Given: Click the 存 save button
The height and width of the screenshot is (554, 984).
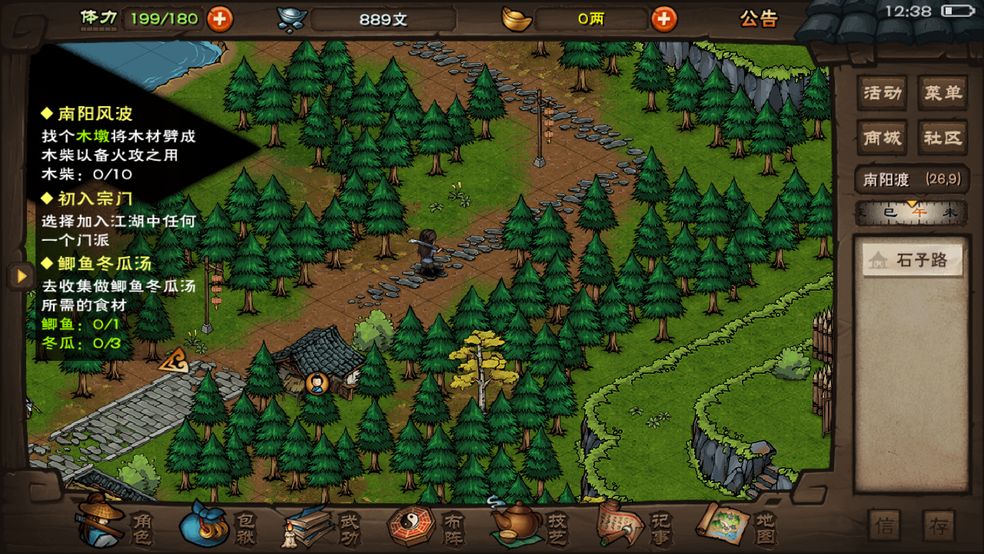Looking at the screenshot, I should pos(938,525).
